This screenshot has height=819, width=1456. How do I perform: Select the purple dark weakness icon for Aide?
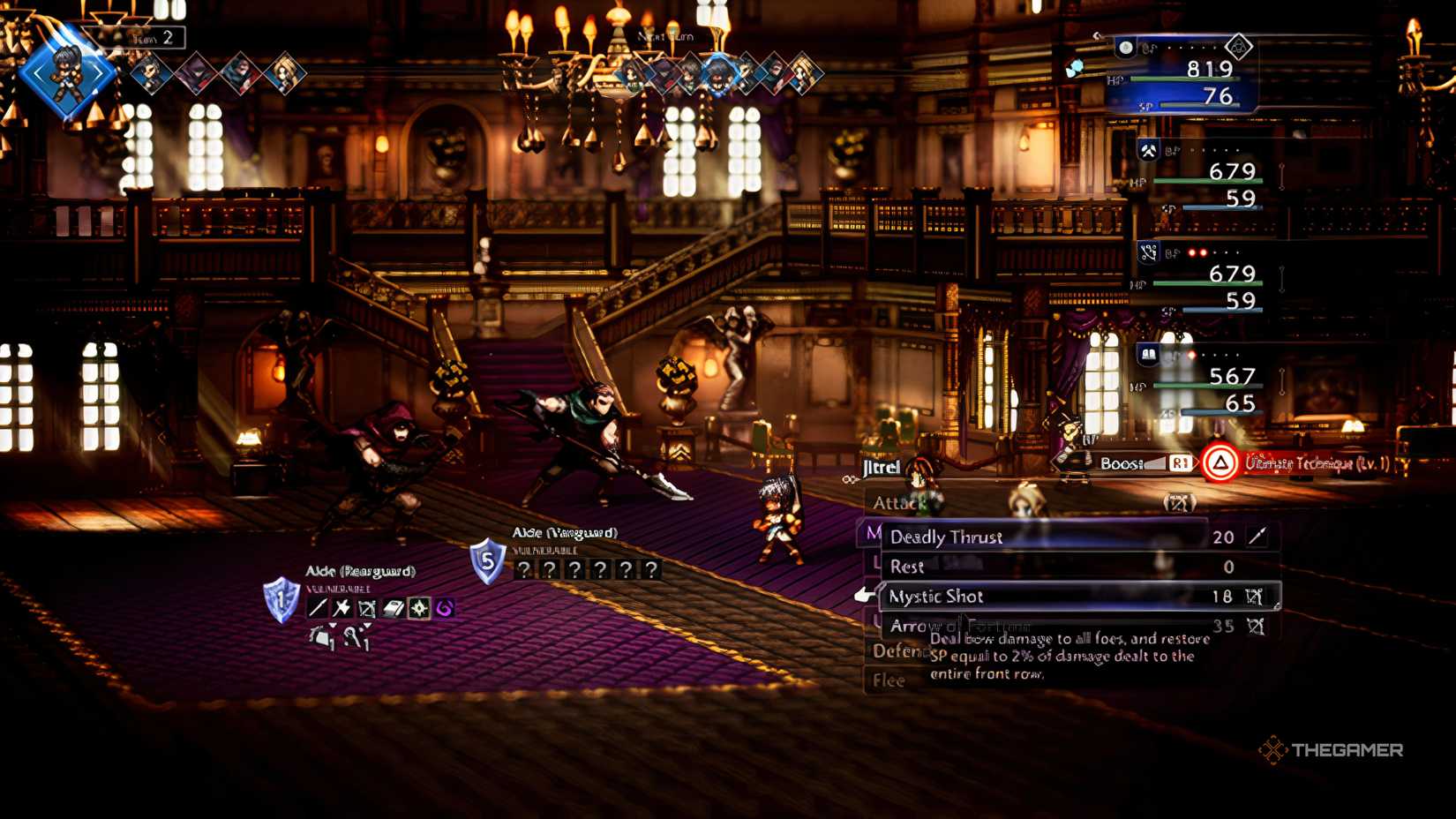point(442,609)
